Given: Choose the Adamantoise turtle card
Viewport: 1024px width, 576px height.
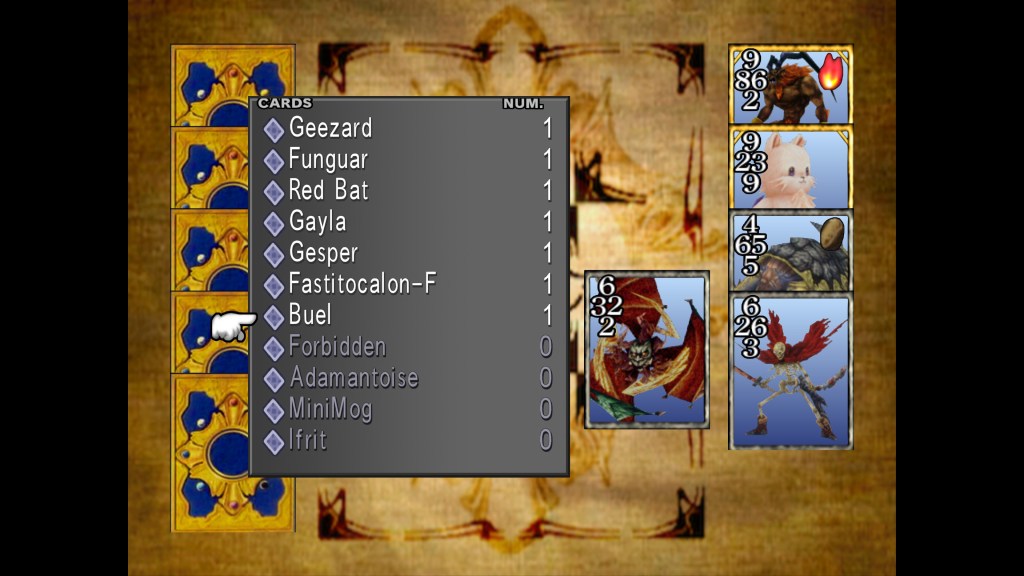Looking at the screenshot, I should 790,250.
